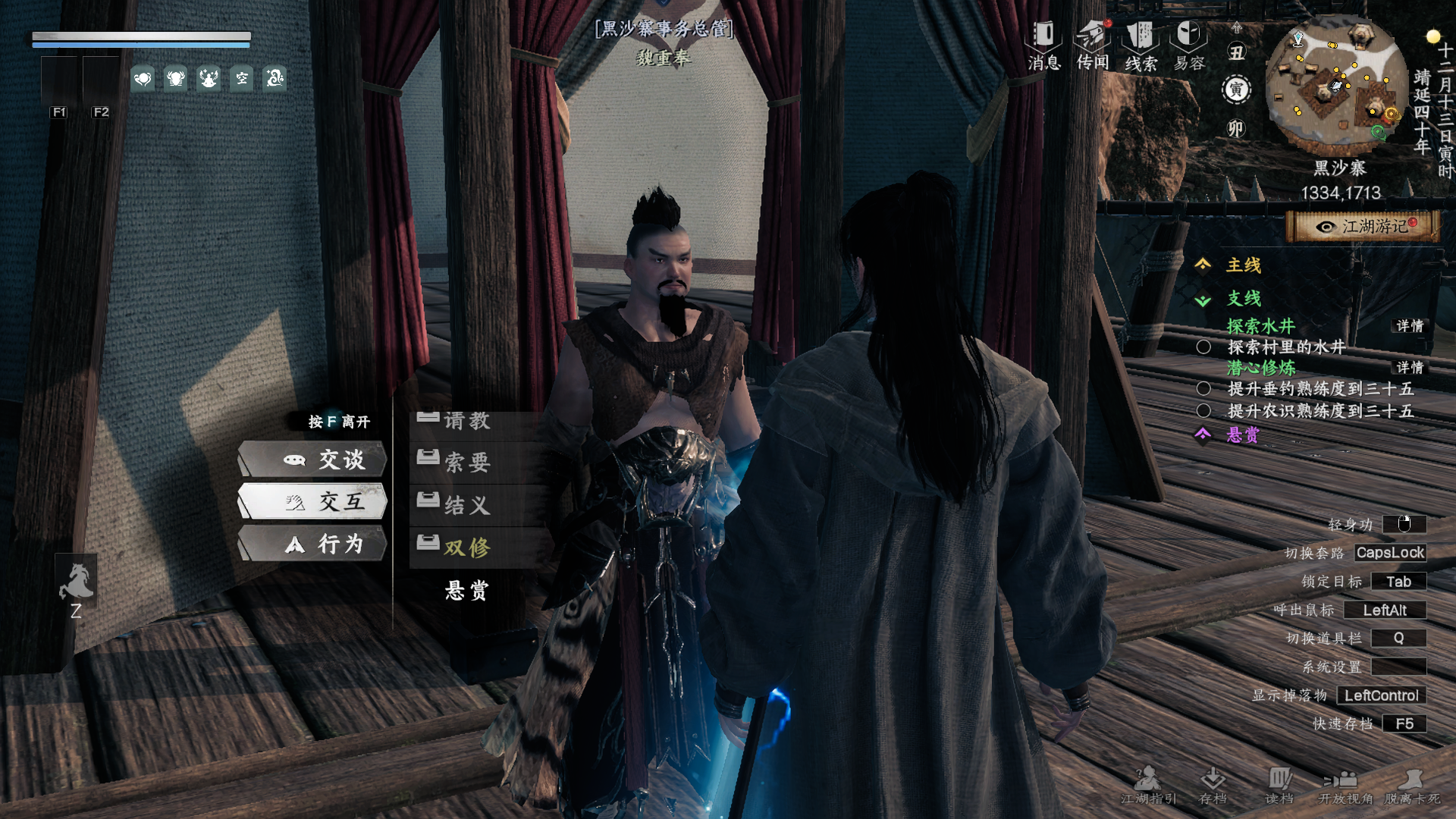1456x819 pixels.
Task: Pick the 悬赏 bounty option
Action: pos(467,590)
